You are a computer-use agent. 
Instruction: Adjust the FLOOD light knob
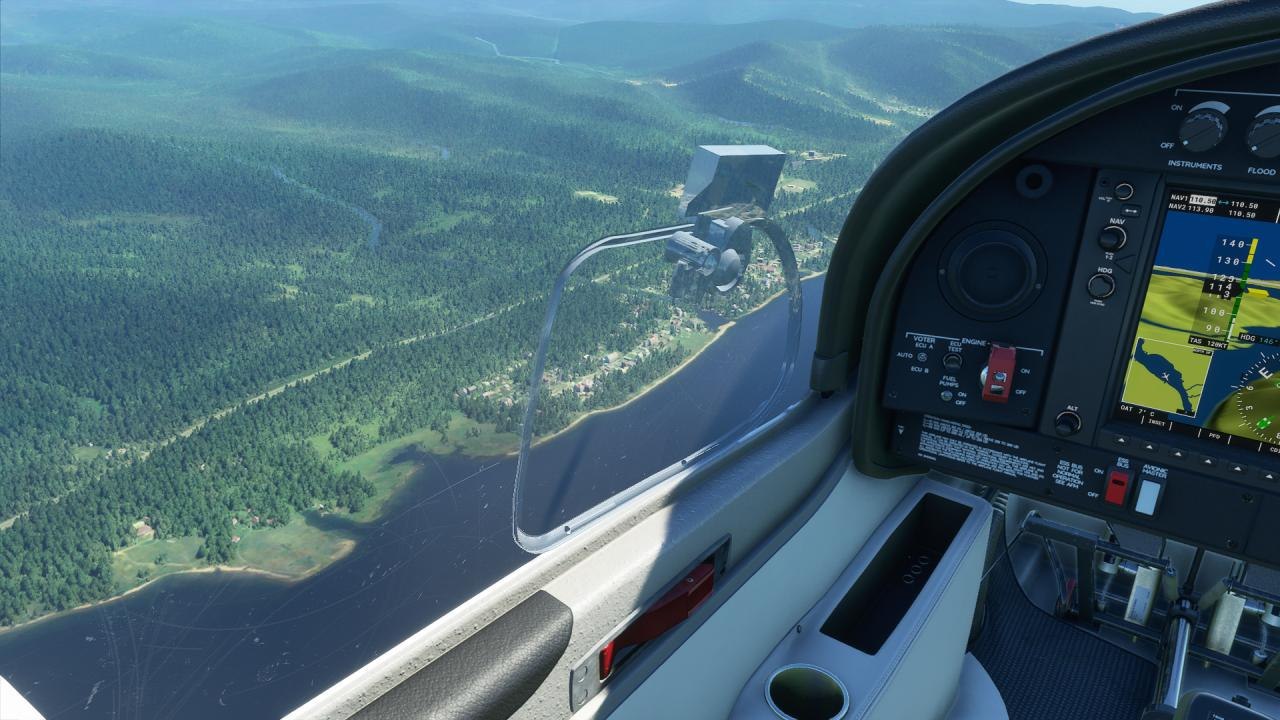[x=1265, y=132]
